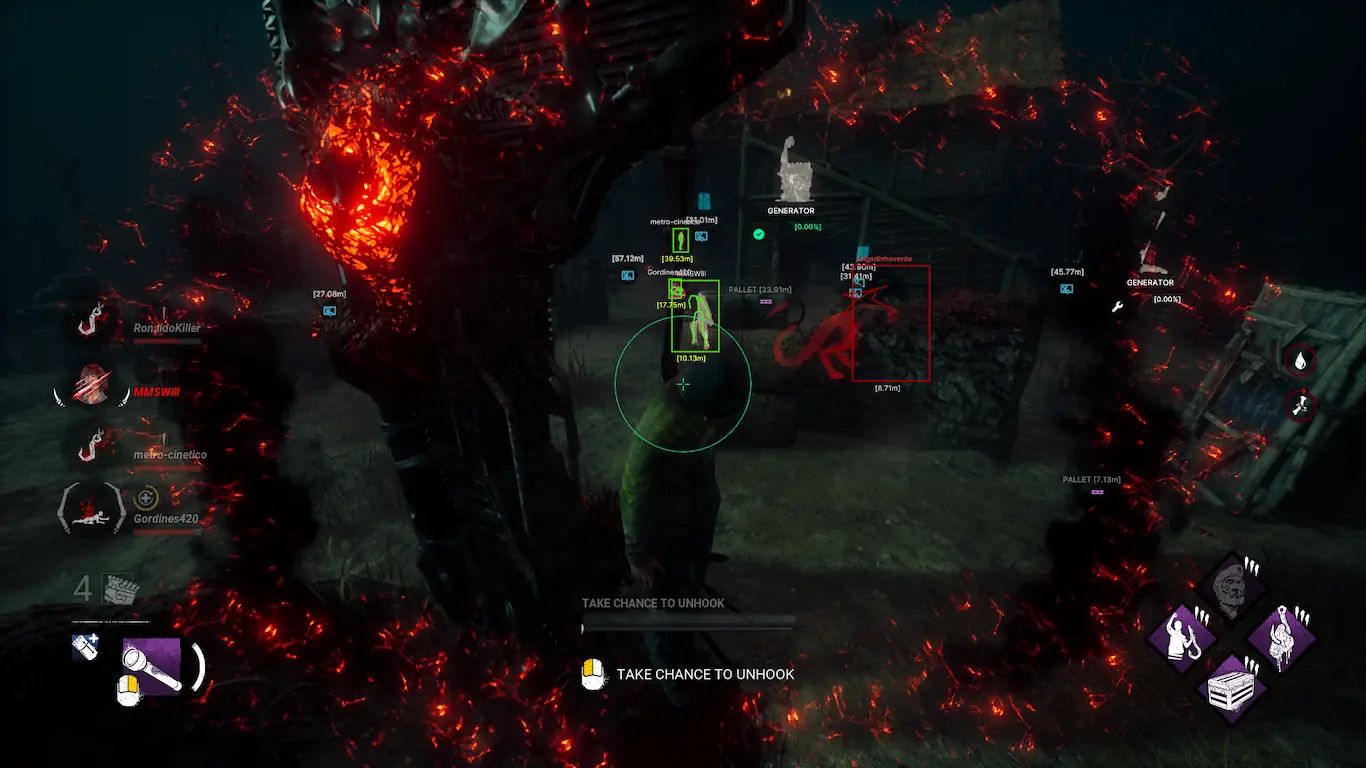
Task: Click MMSWill's survivor portrait
Action: pyautogui.click(x=93, y=385)
